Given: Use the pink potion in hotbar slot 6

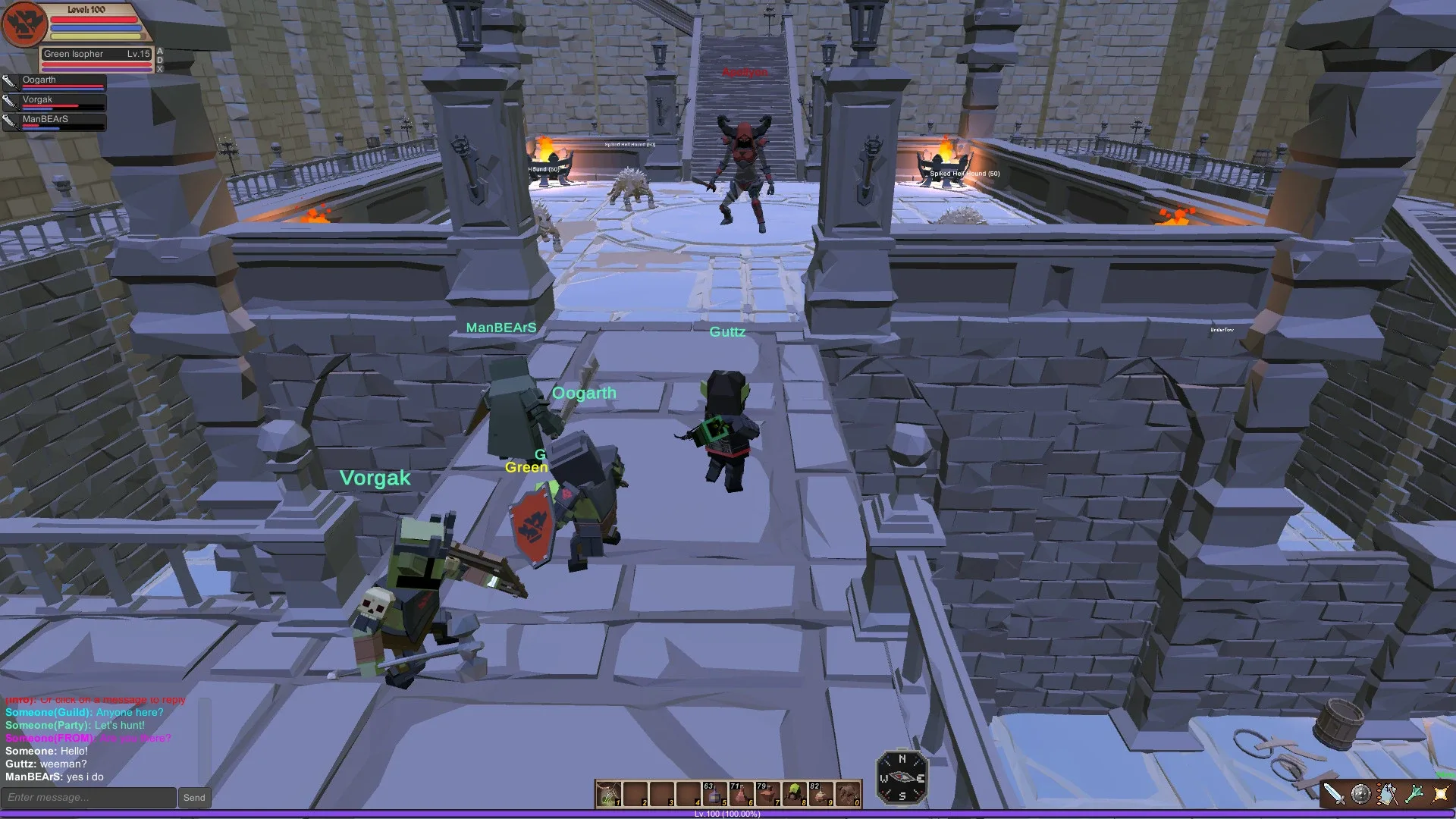Looking at the screenshot, I should [x=741, y=795].
